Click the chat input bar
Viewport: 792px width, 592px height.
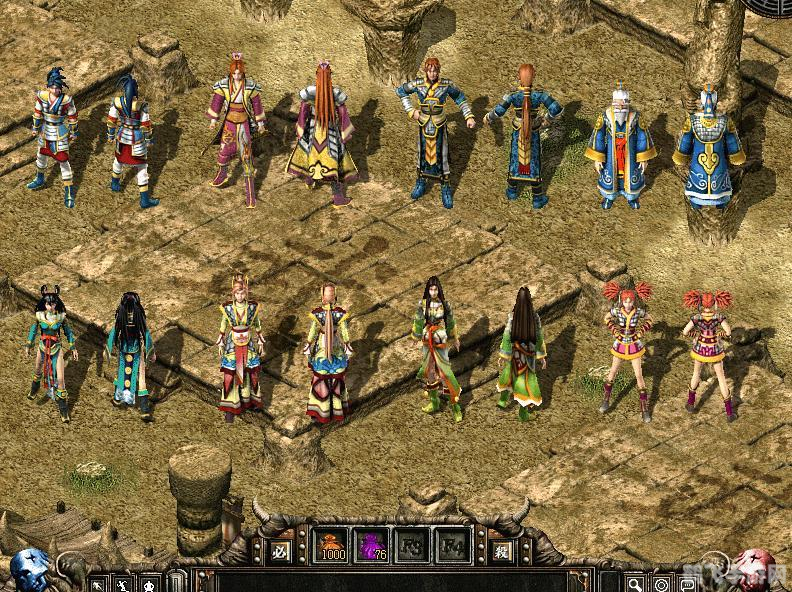click(400, 581)
